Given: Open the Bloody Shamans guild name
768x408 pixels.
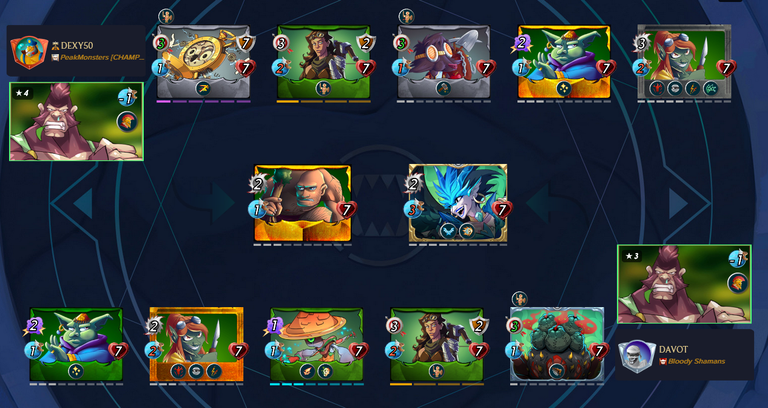Looking at the screenshot, I should click(696, 361).
